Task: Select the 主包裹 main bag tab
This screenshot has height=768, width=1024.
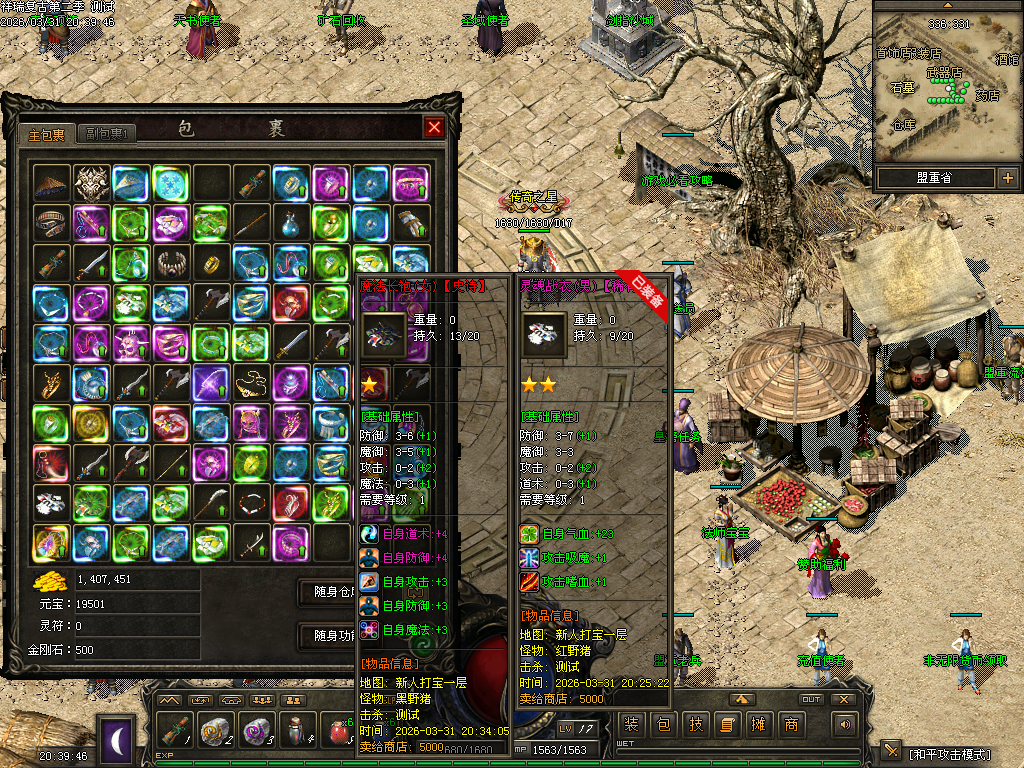Action: [x=46, y=134]
